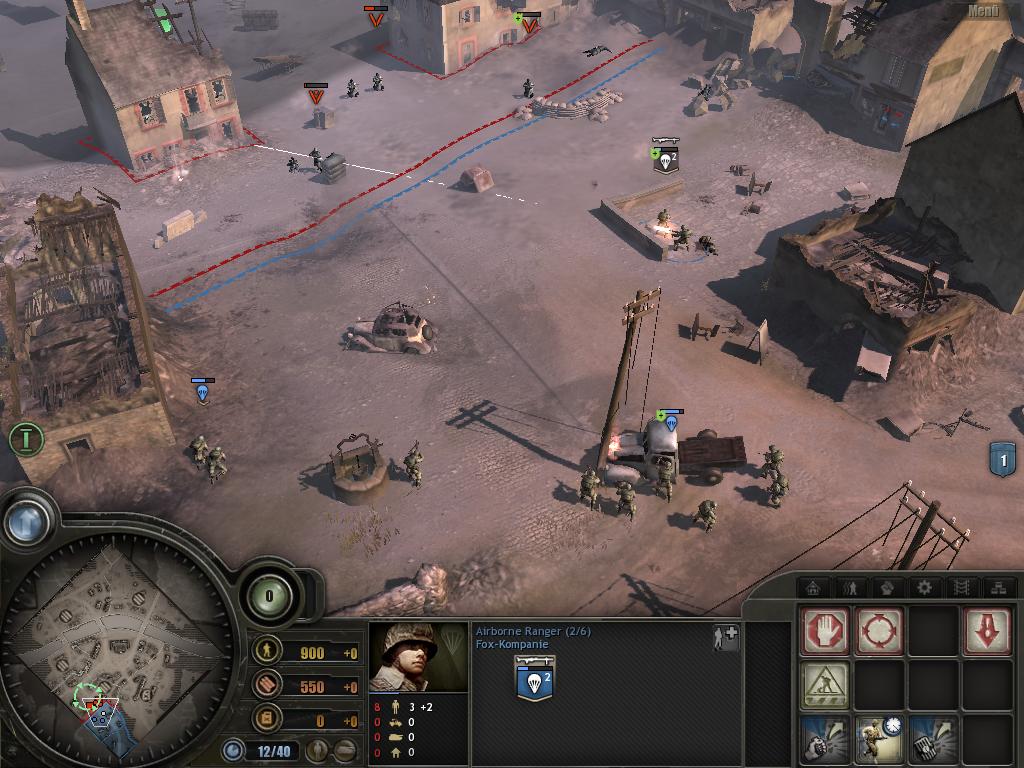1024x768 pixels.
Task: Activate the red crosshair attack-move command
Action: [x=879, y=632]
